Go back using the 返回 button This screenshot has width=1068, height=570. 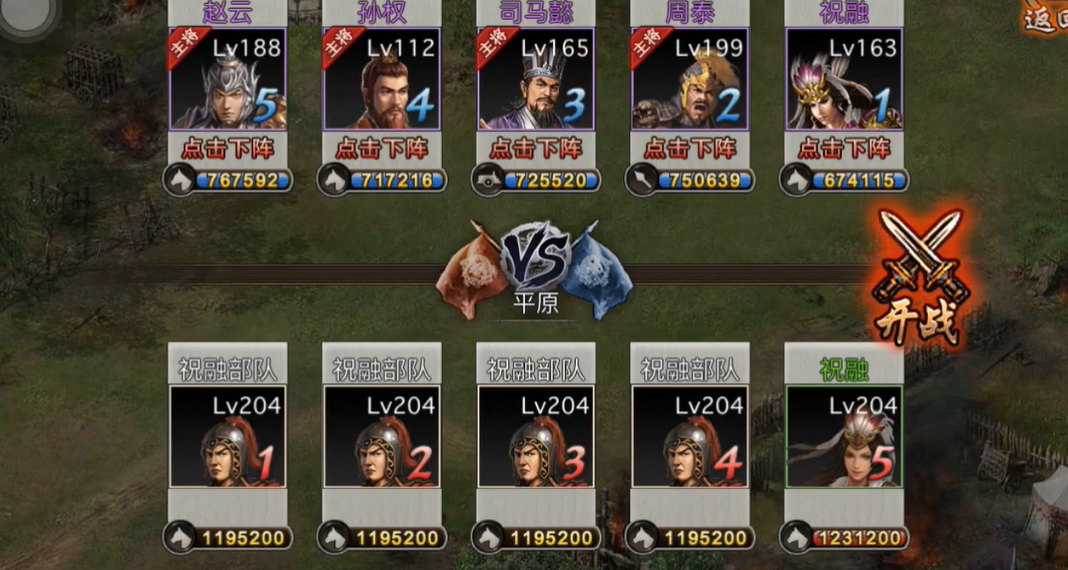pyautogui.click(x=1046, y=20)
